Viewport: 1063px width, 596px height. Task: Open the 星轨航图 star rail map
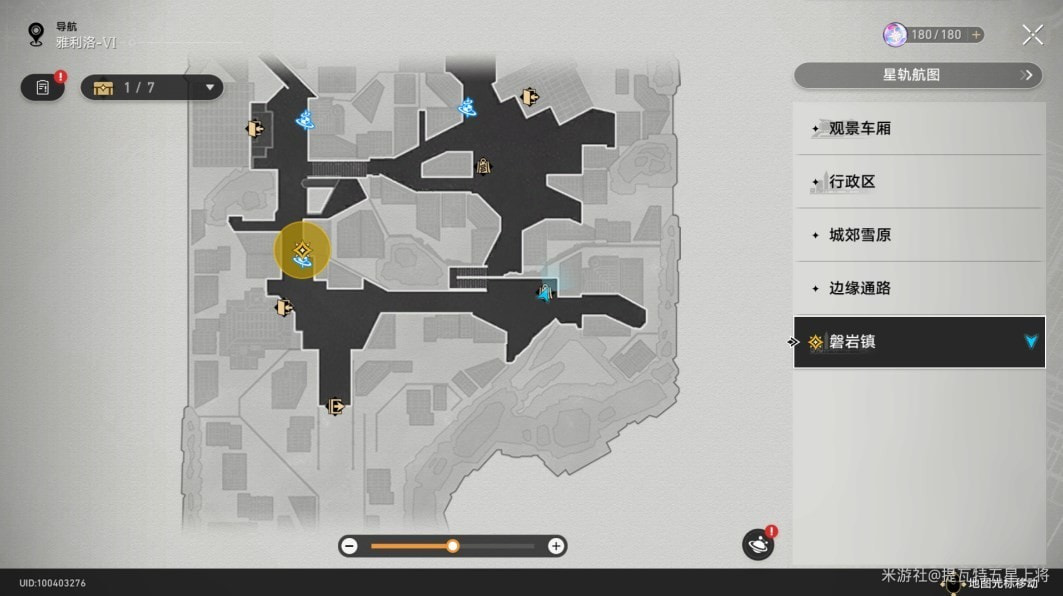tap(918, 75)
